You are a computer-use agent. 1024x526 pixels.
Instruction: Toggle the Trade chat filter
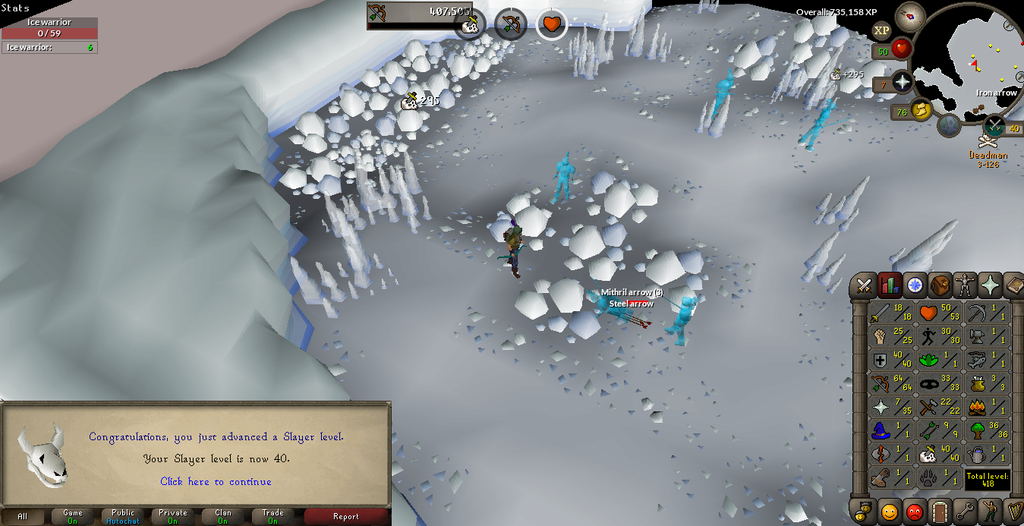coord(273,516)
